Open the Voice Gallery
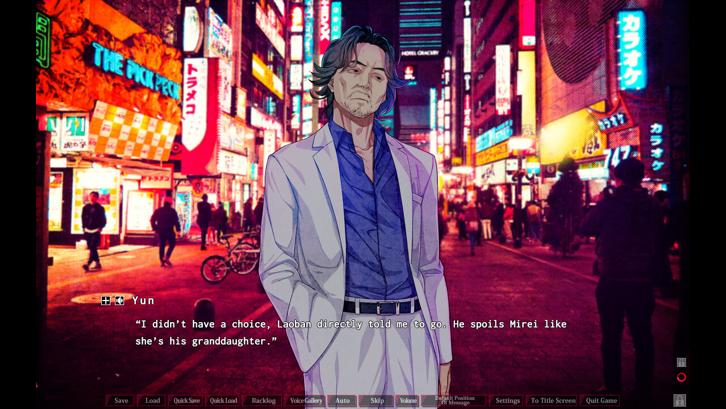The height and width of the screenshot is (409, 726). click(x=306, y=401)
